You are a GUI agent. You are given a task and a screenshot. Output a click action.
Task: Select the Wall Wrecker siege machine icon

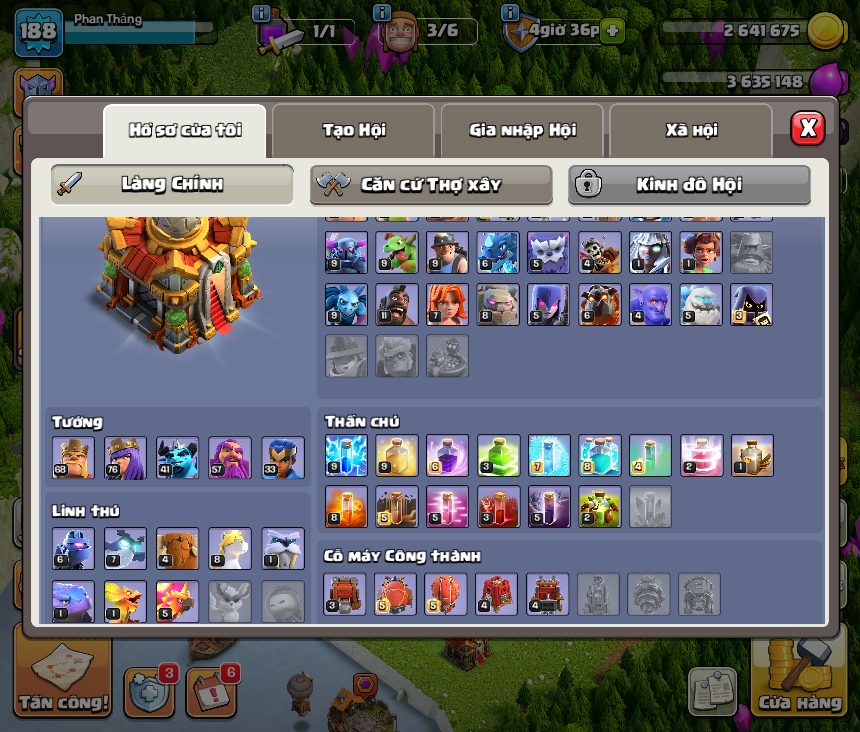coord(346,593)
